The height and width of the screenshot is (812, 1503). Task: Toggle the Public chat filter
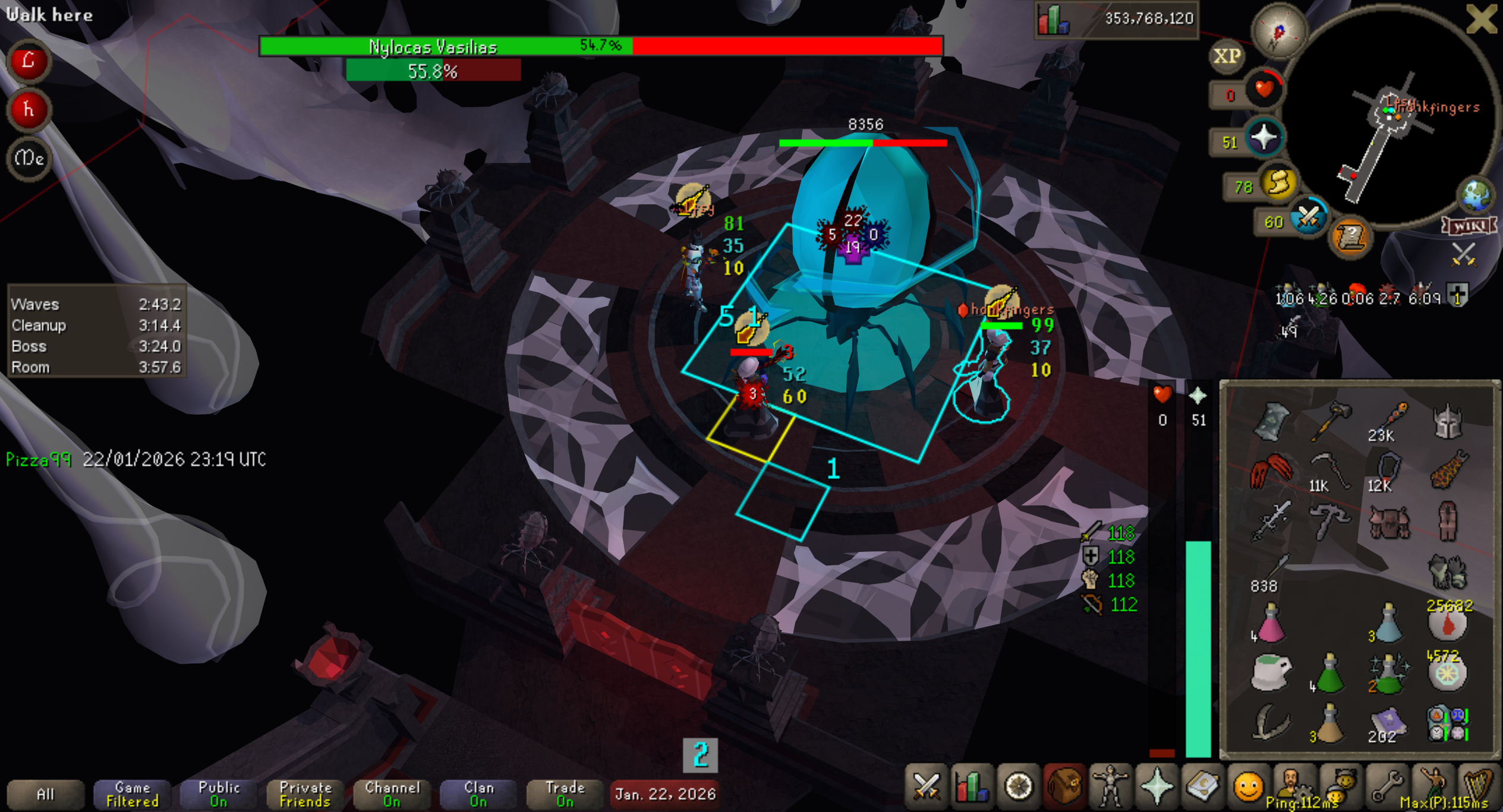pos(219,794)
